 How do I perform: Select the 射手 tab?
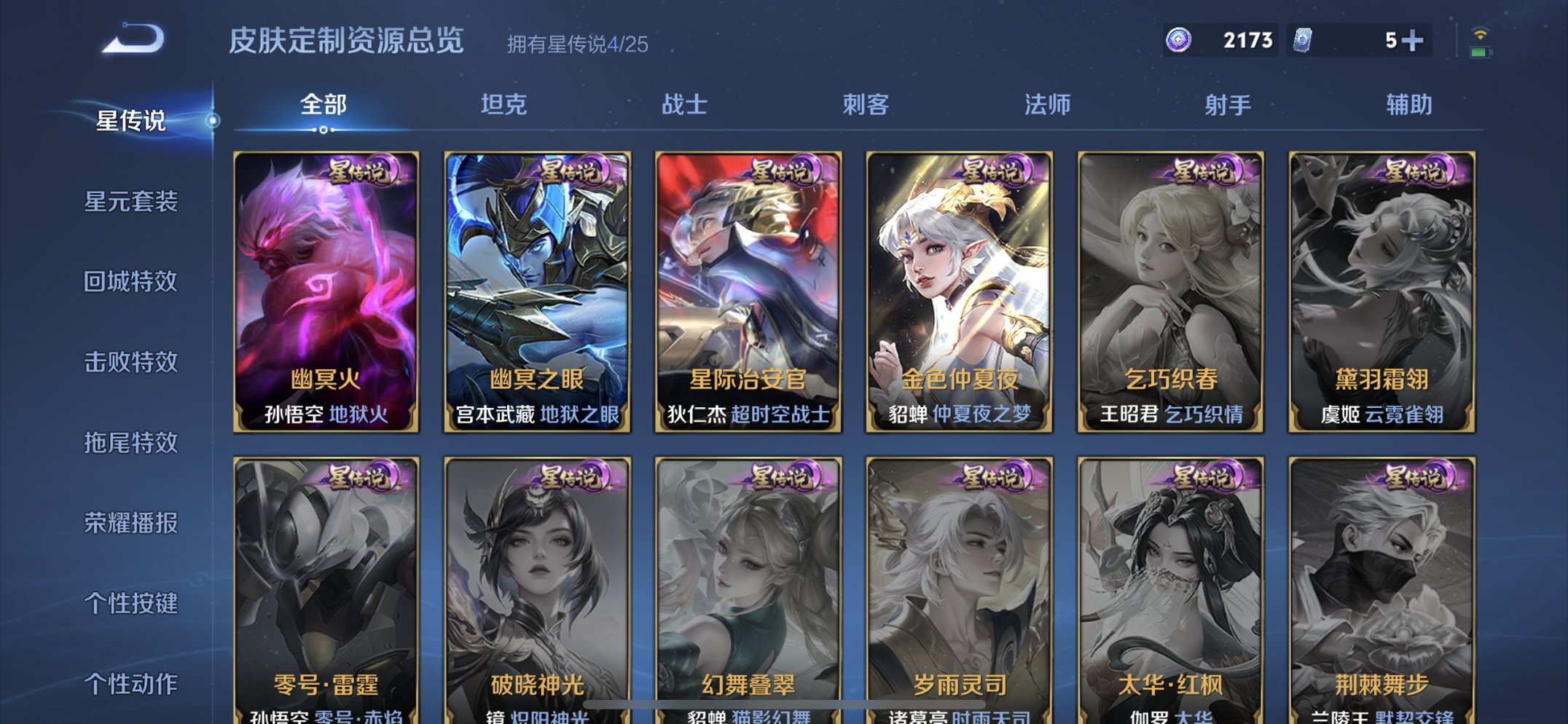click(1228, 104)
